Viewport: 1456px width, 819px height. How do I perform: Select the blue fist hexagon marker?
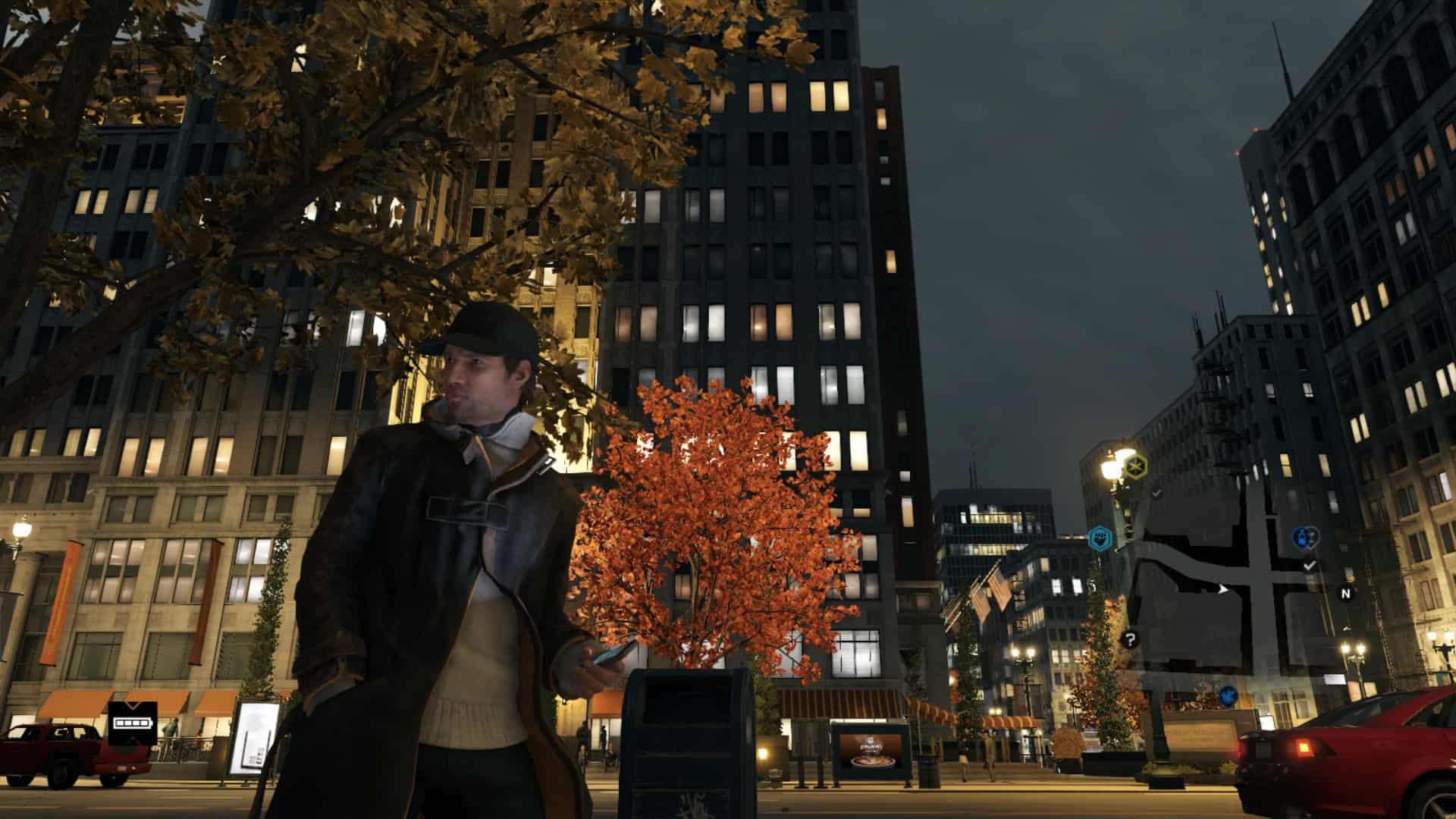[x=1099, y=539]
